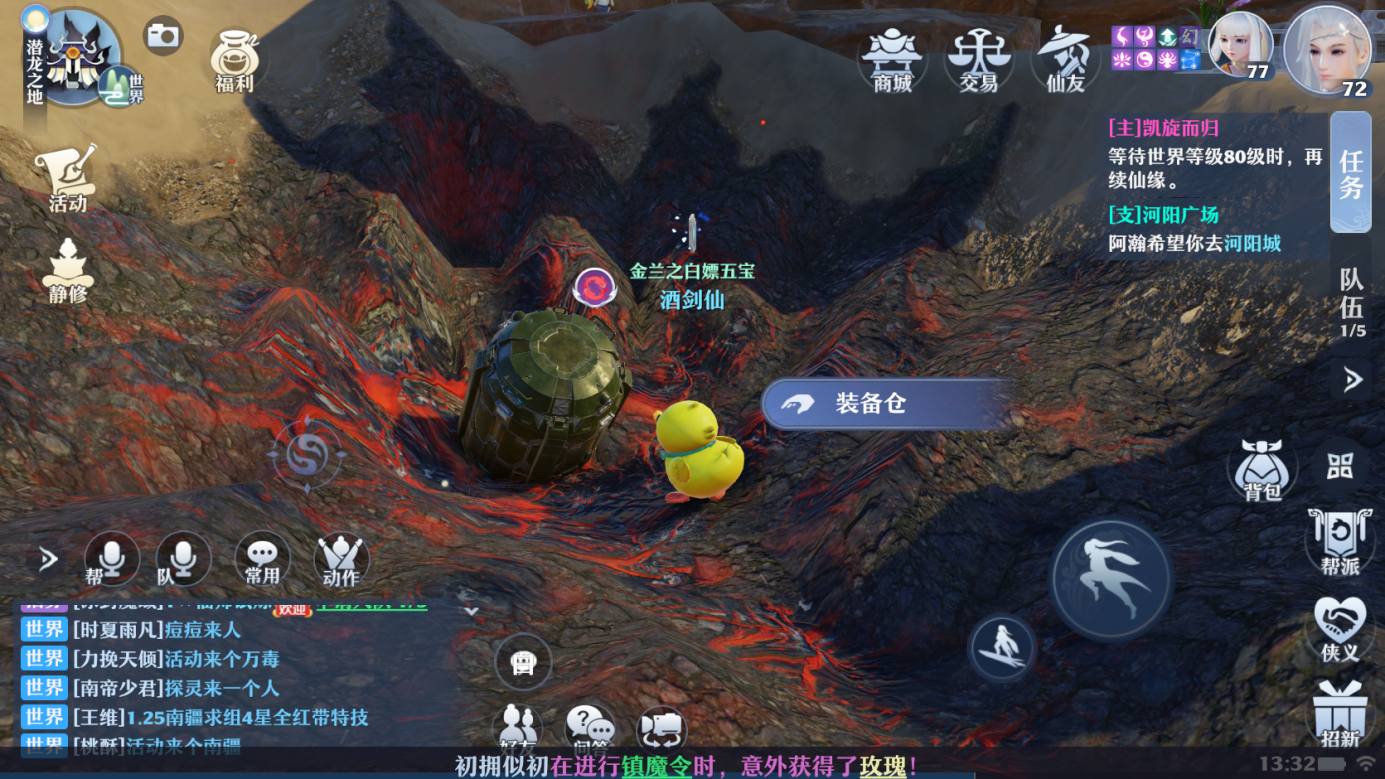Open the 世界 world map button
Viewport: 1385px width, 779px height.
tap(122, 88)
